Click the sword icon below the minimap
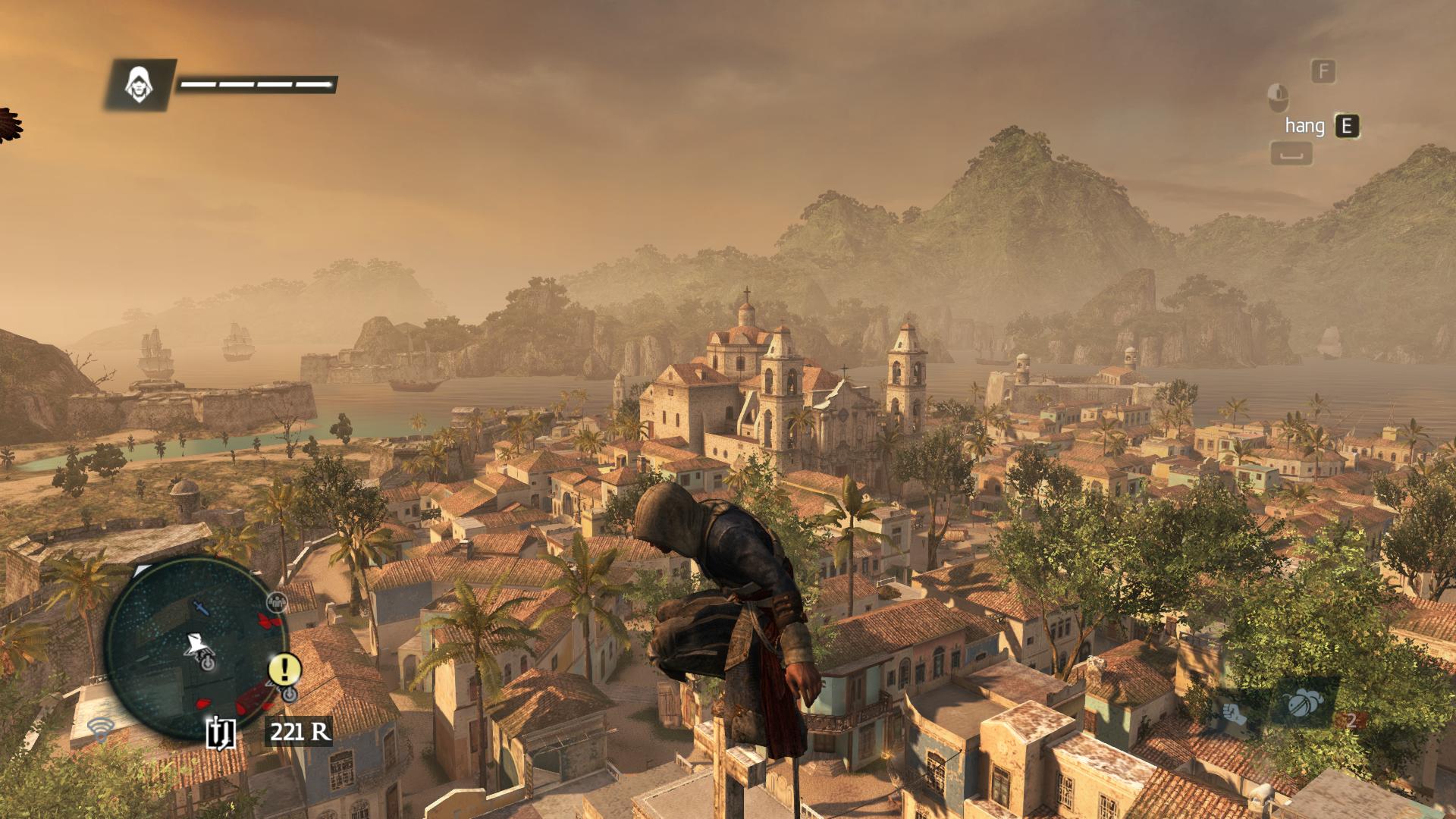 221,732
